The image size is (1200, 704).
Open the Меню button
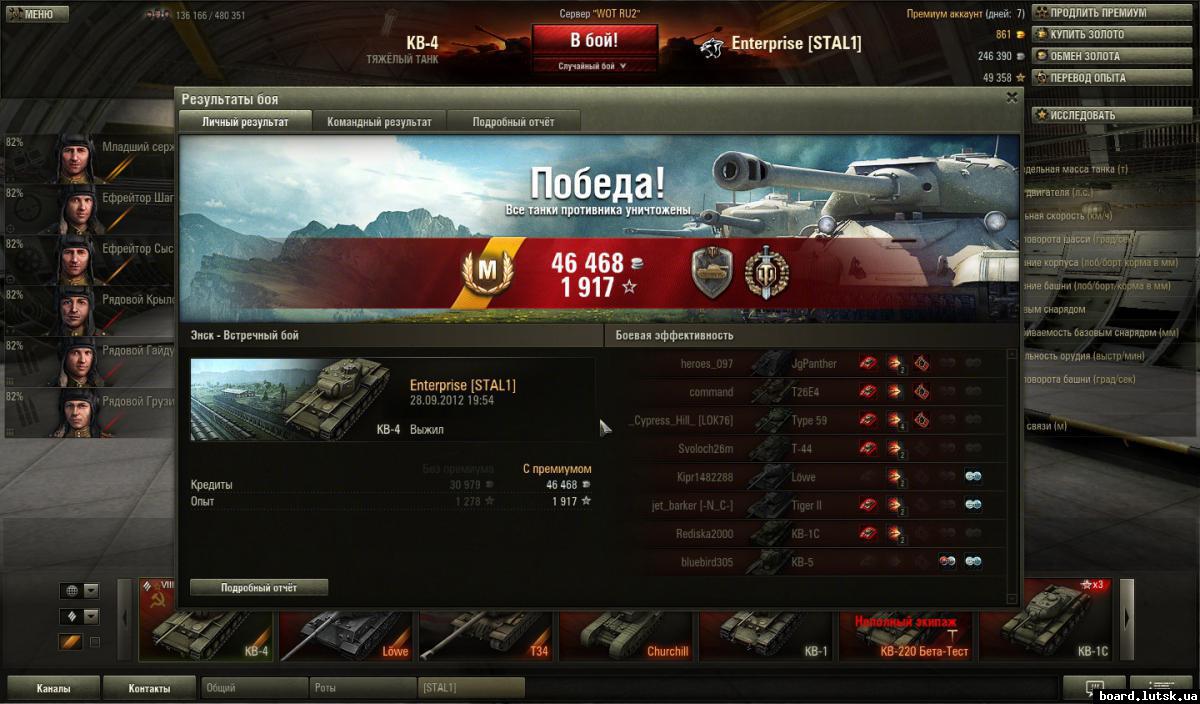click(x=35, y=14)
